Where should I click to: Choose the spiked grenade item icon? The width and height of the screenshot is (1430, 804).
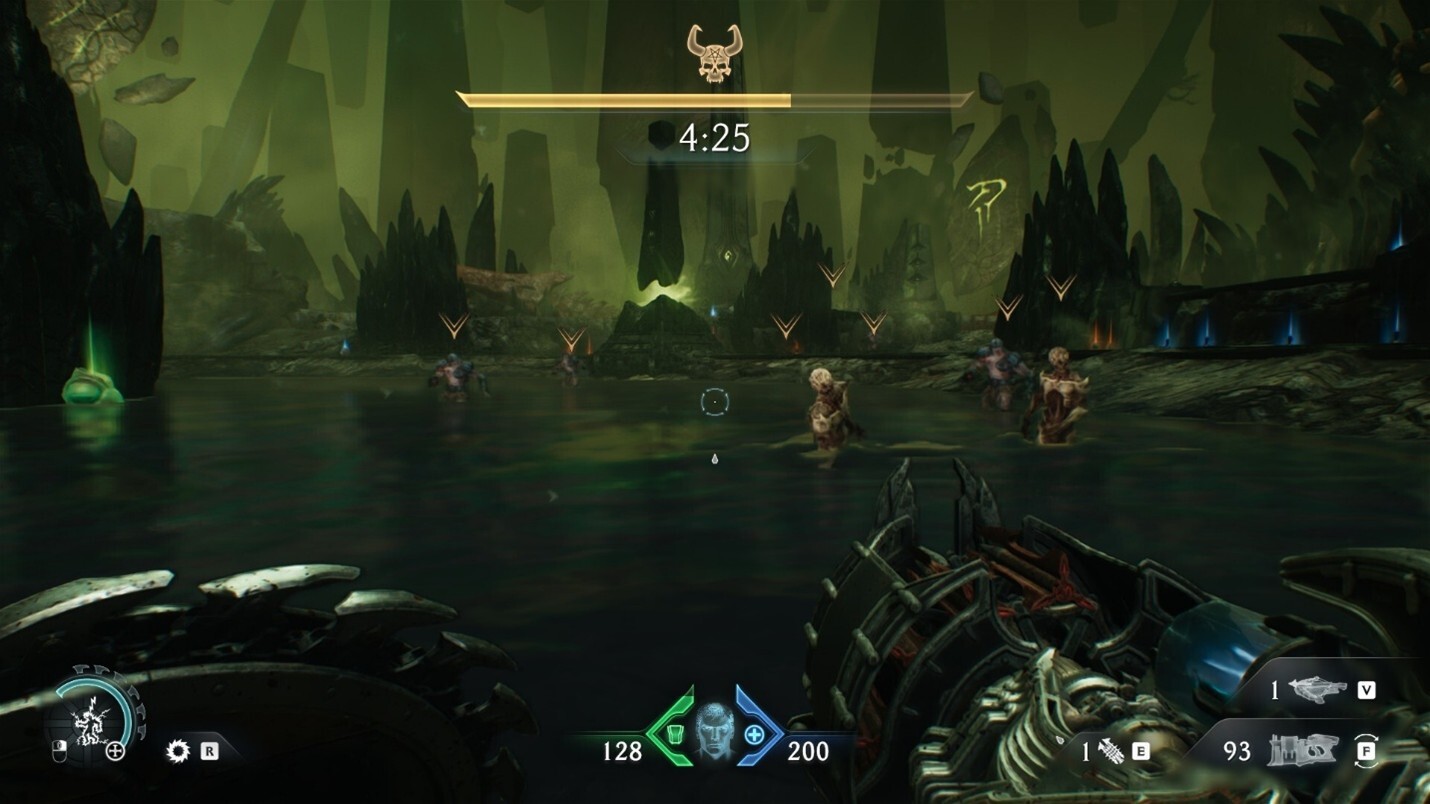[1111, 750]
